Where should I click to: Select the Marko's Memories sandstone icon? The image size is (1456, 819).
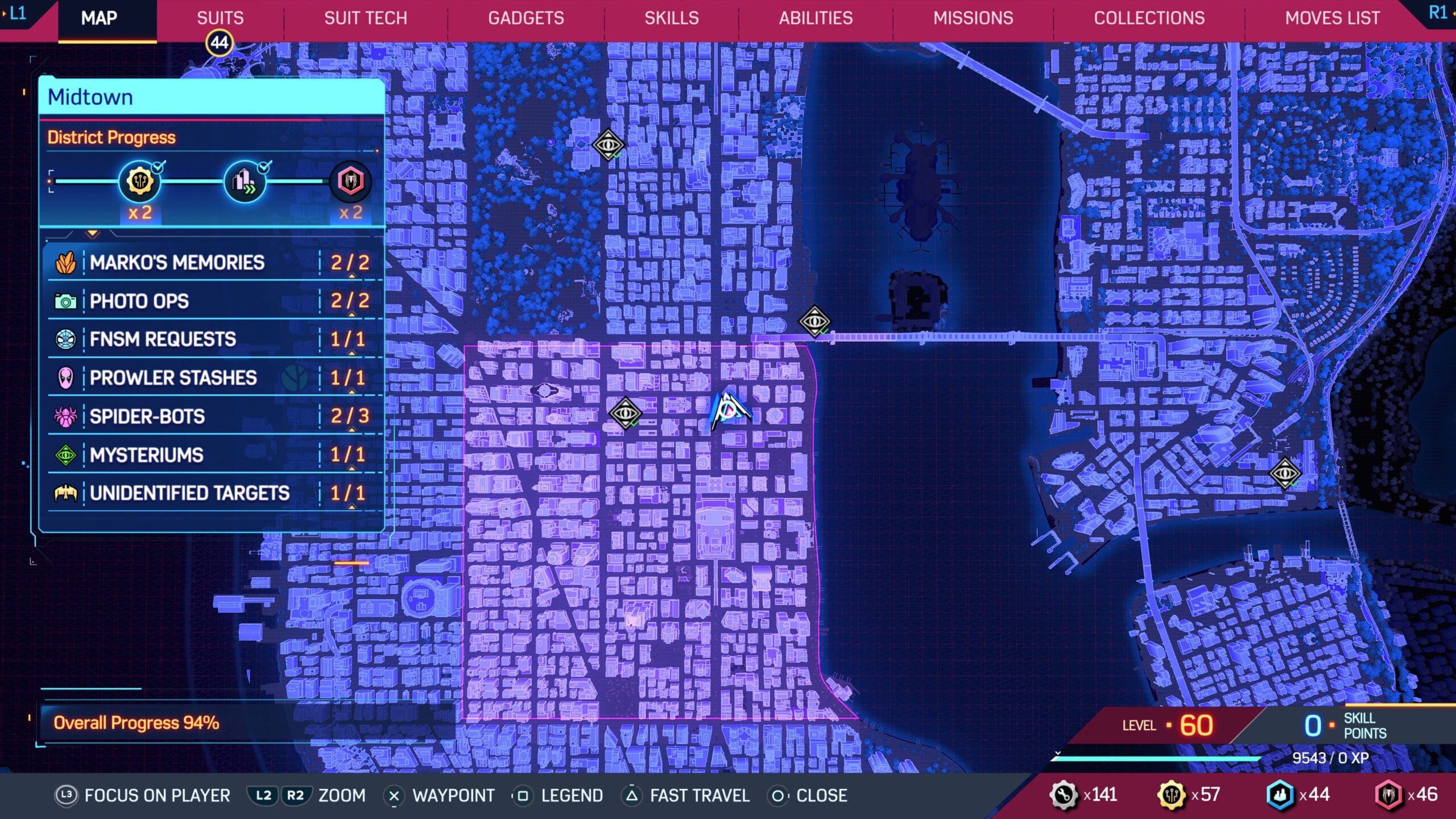pos(67,262)
